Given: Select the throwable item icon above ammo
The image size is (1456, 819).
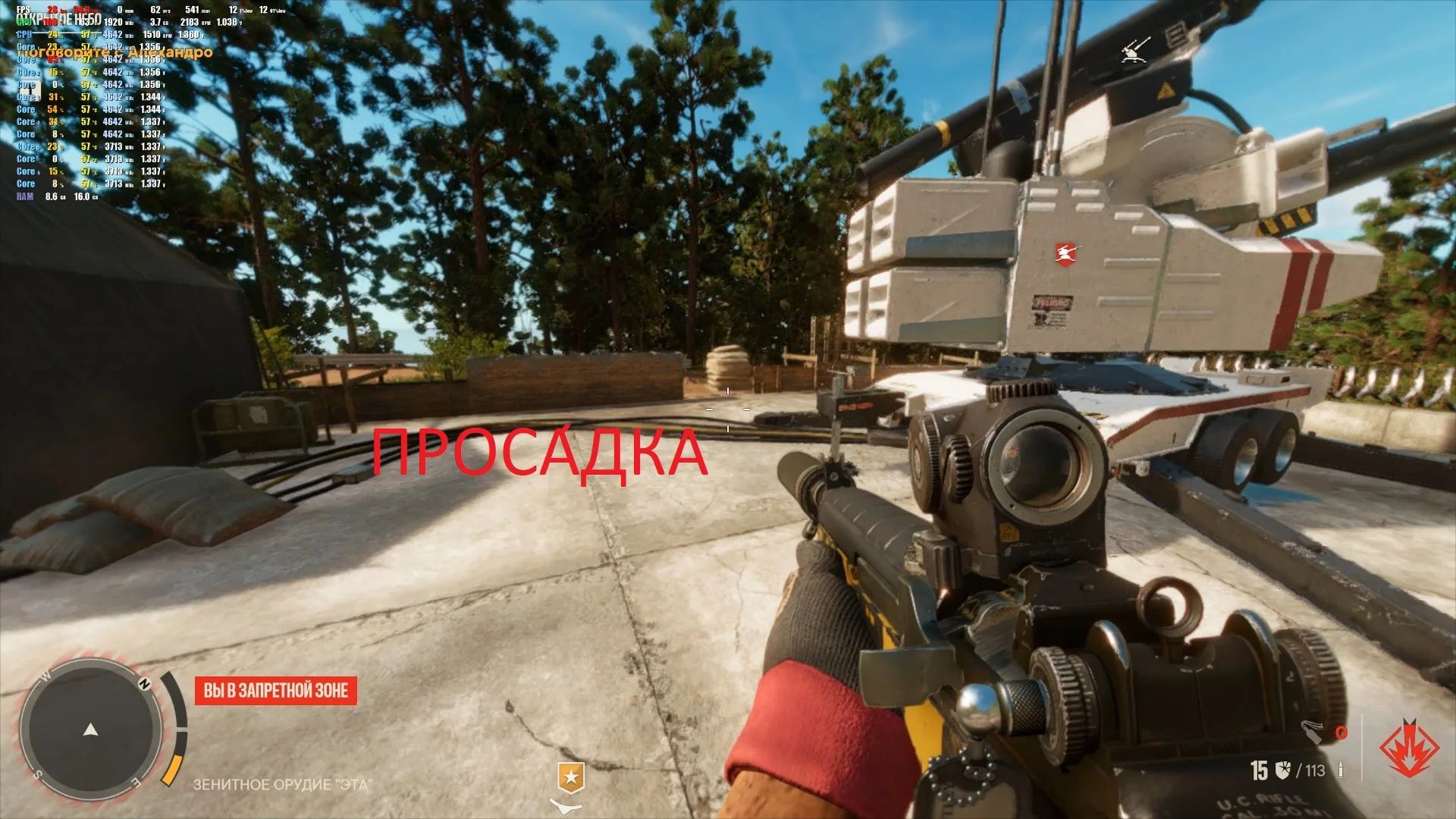Looking at the screenshot, I should tap(1313, 731).
